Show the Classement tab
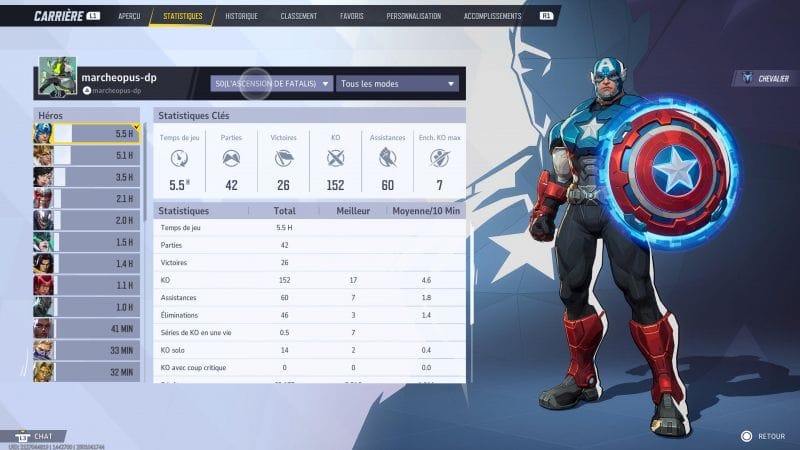800x450 pixels. coord(298,16)
